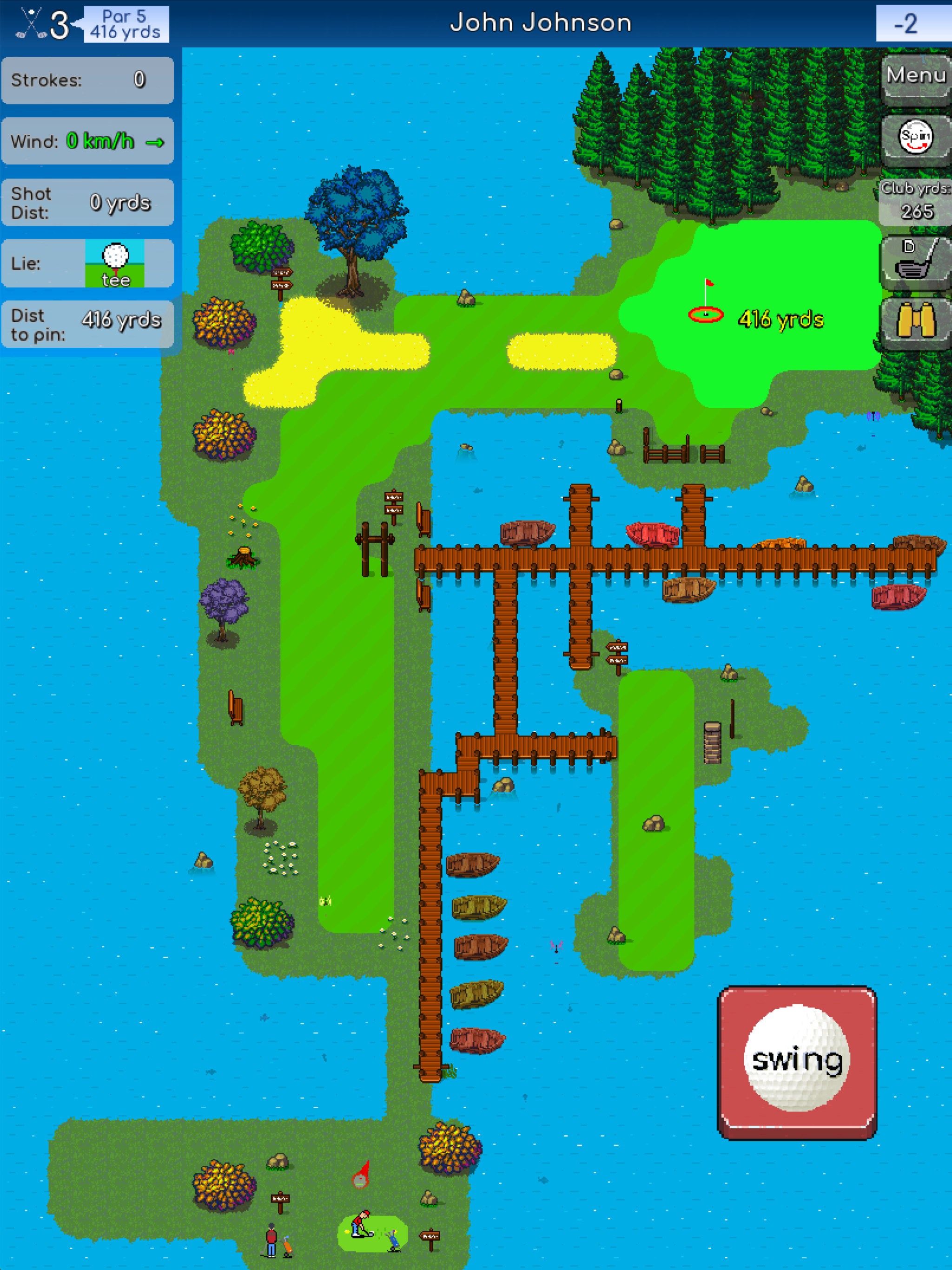952x1270 pixels.
Task: Expand the Lie tee detail panel
Action: click(86, 263)
